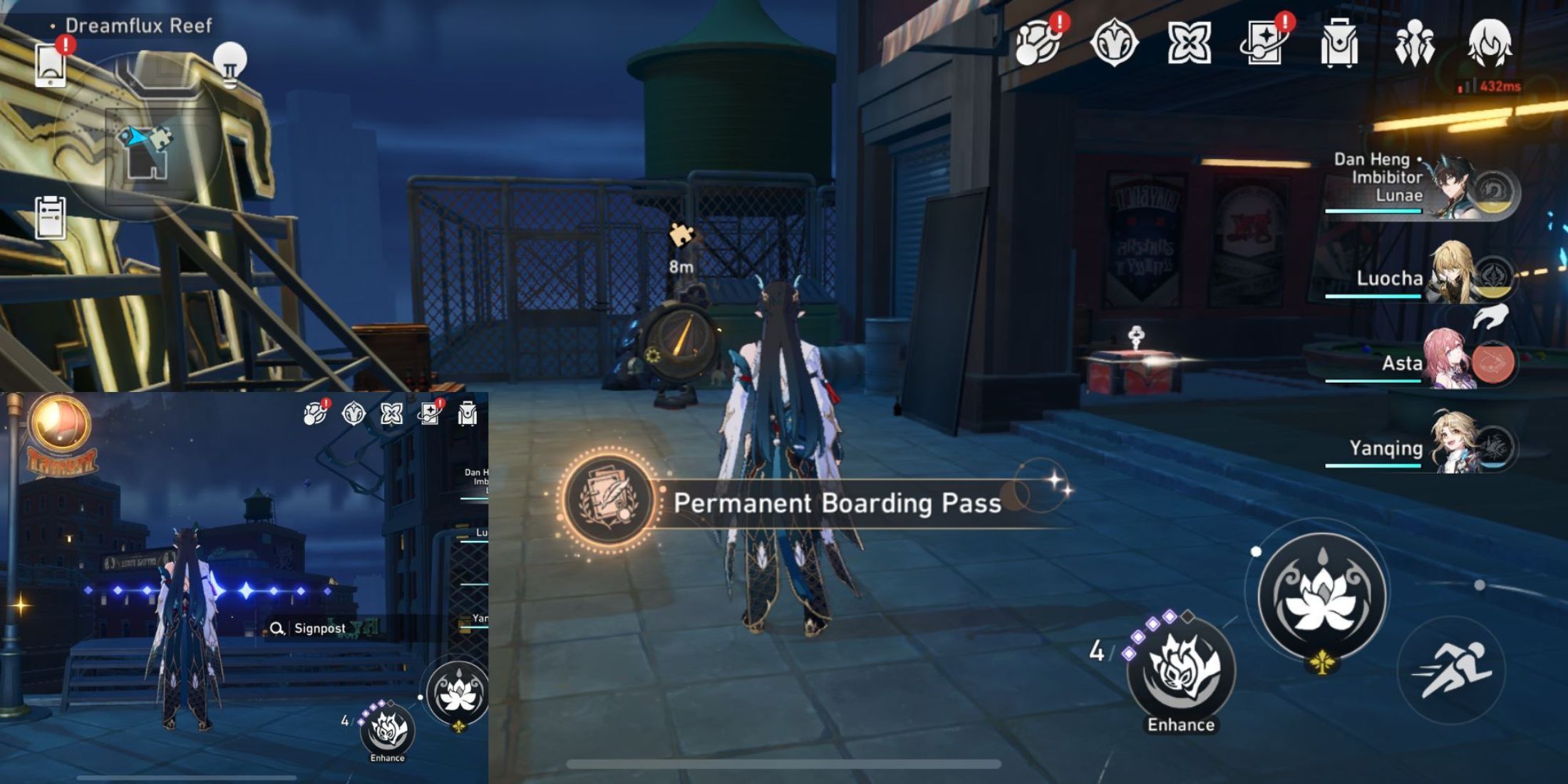The width and height of the screenshot is (1568, 784).
Task: Open the character menu via the head icon
Action: pyautogui.click(x=1492, y=44)
